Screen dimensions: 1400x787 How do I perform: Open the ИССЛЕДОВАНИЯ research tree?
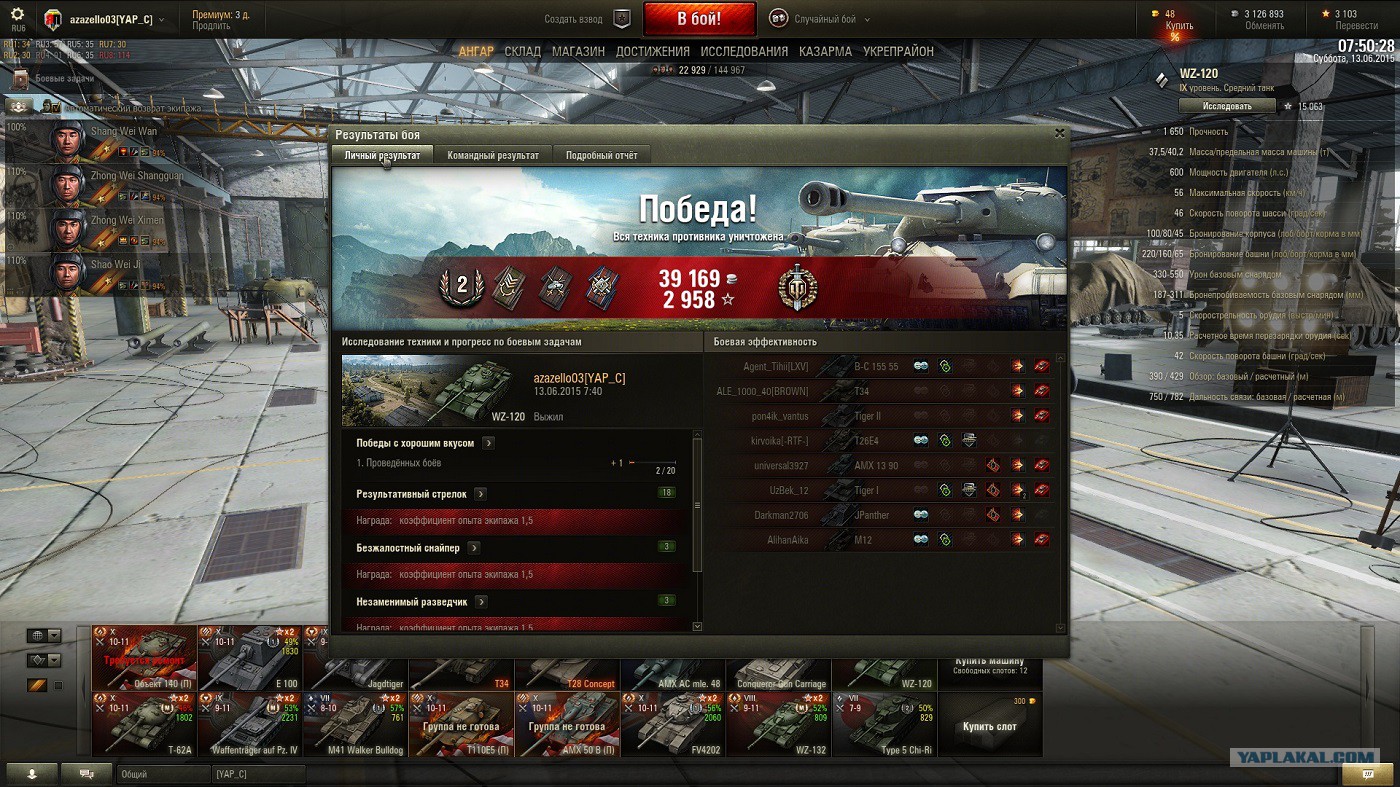744,51
